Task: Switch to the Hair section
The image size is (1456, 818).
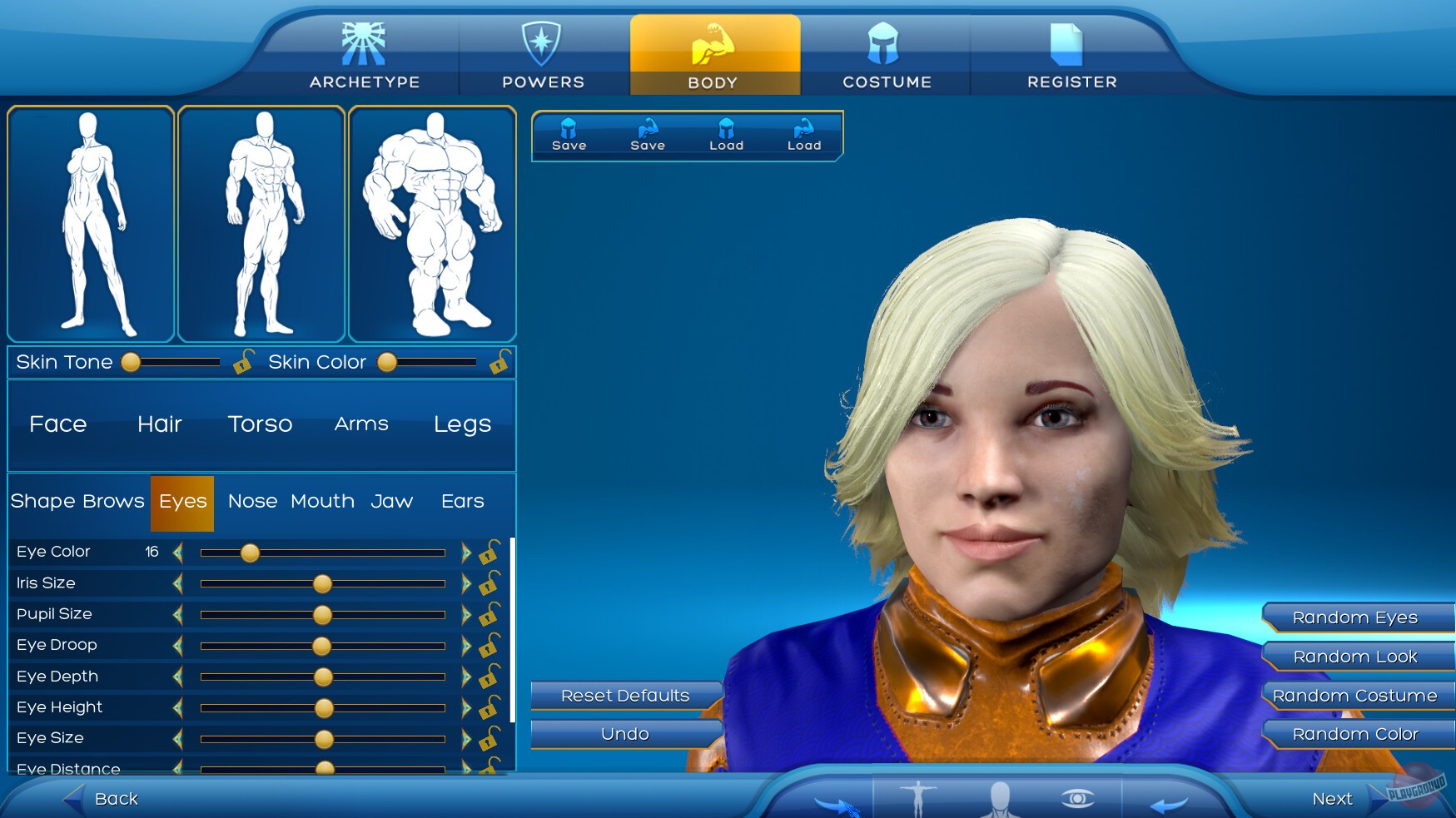Action: pyautogui.click(x=159, y=424)
